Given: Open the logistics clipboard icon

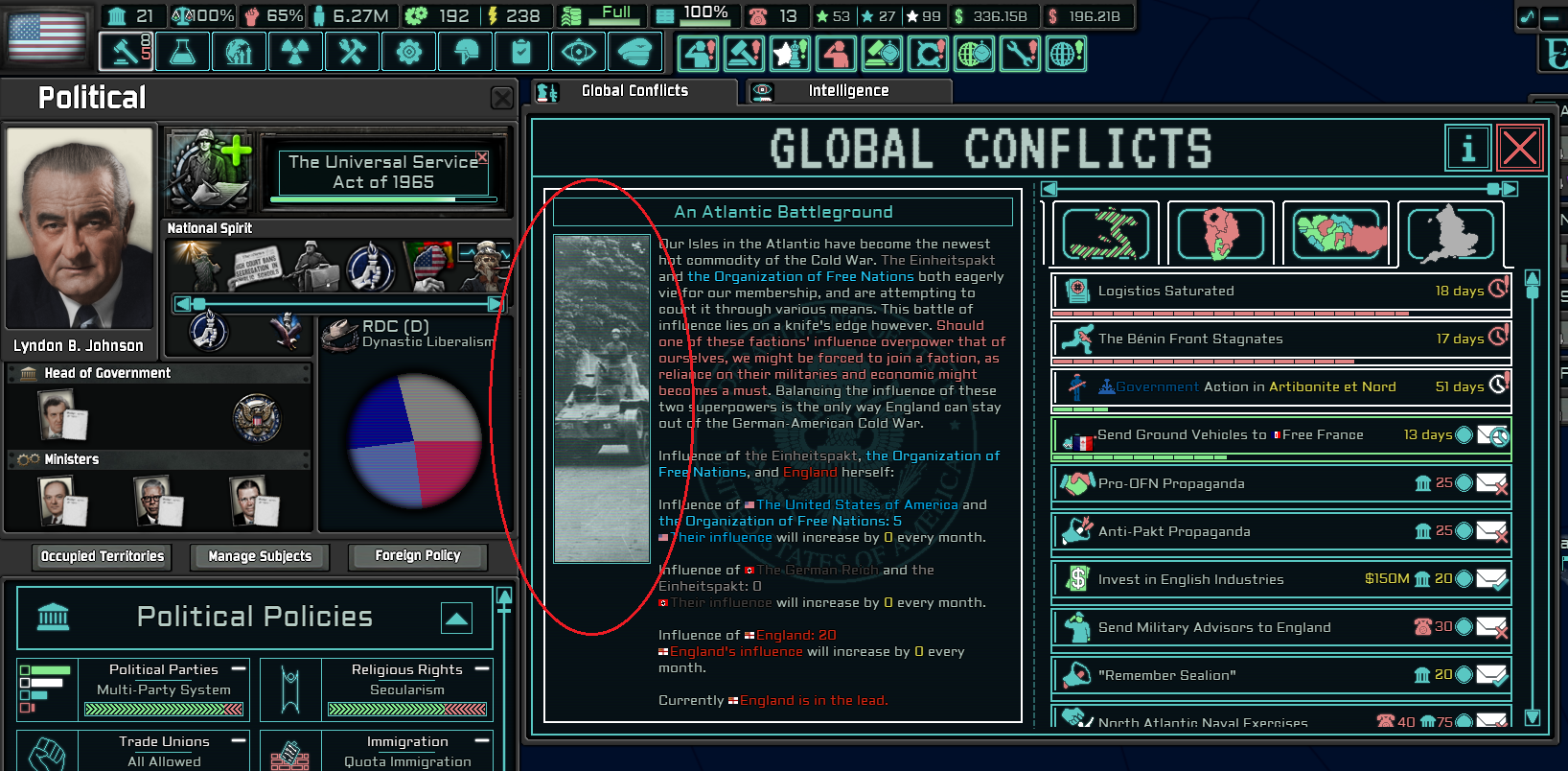Looking at the screenshot, I should 521,51.
